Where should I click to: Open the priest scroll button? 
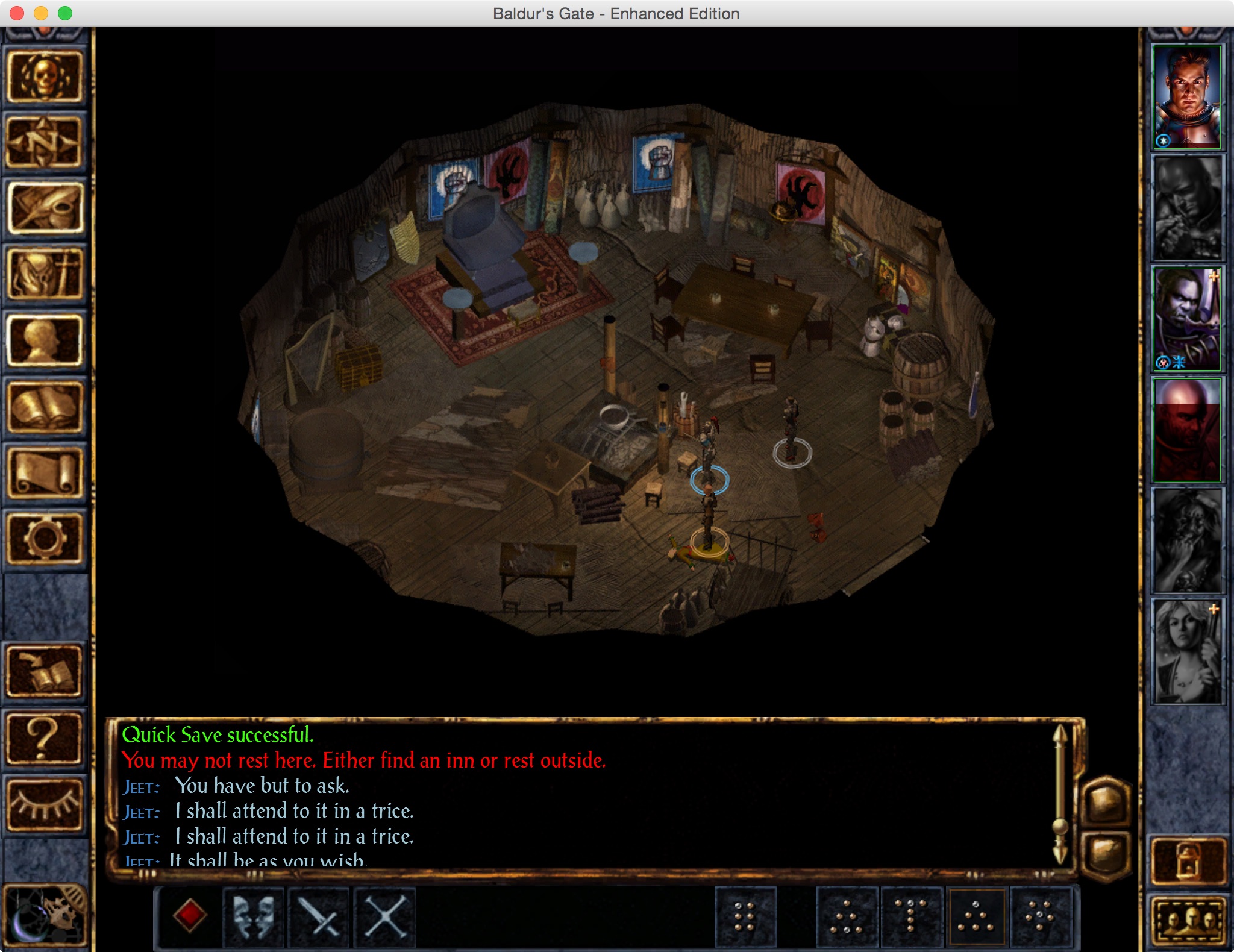tap(44, 474)
